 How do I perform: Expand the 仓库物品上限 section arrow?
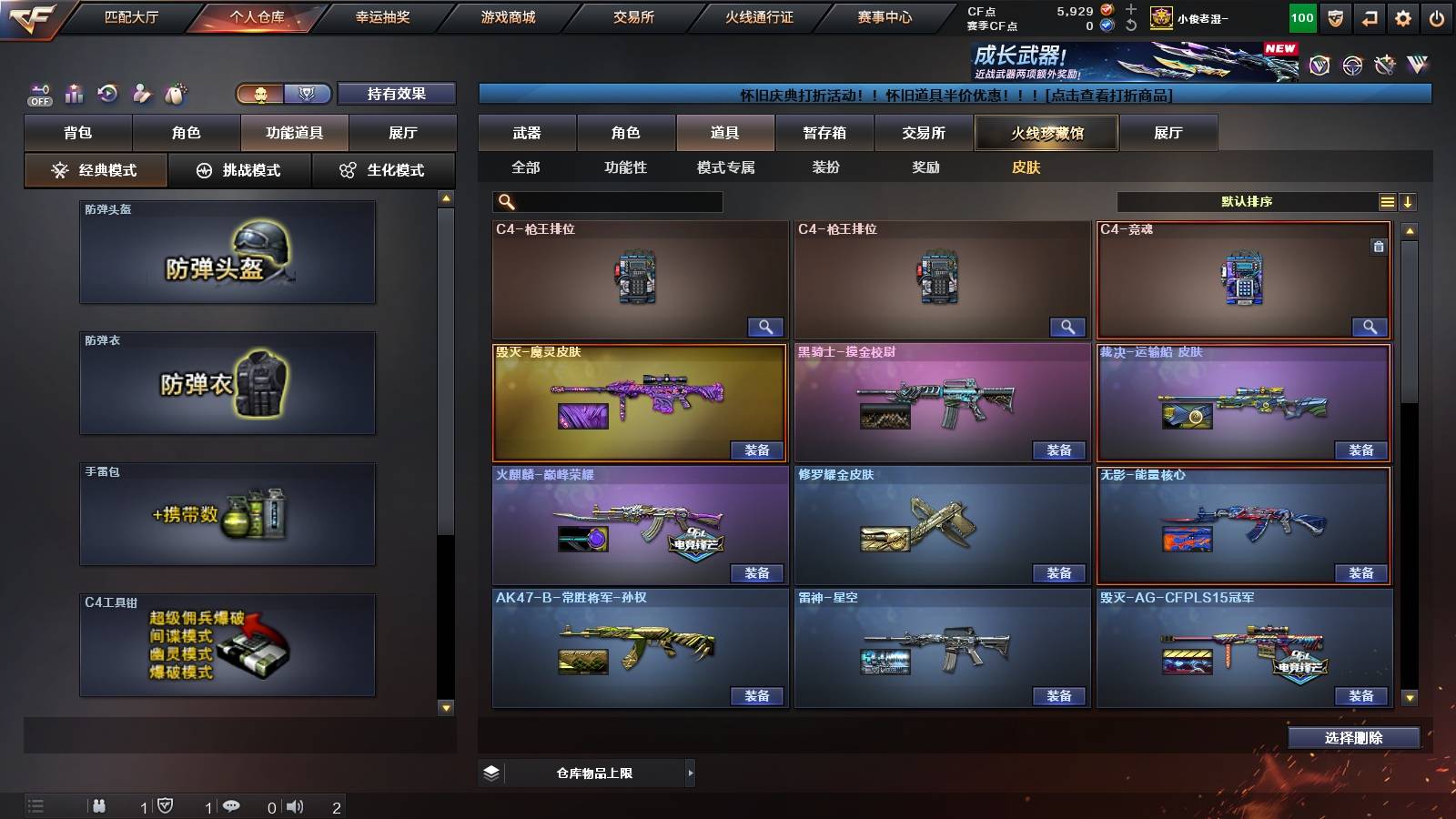click(x=689, y=773)
